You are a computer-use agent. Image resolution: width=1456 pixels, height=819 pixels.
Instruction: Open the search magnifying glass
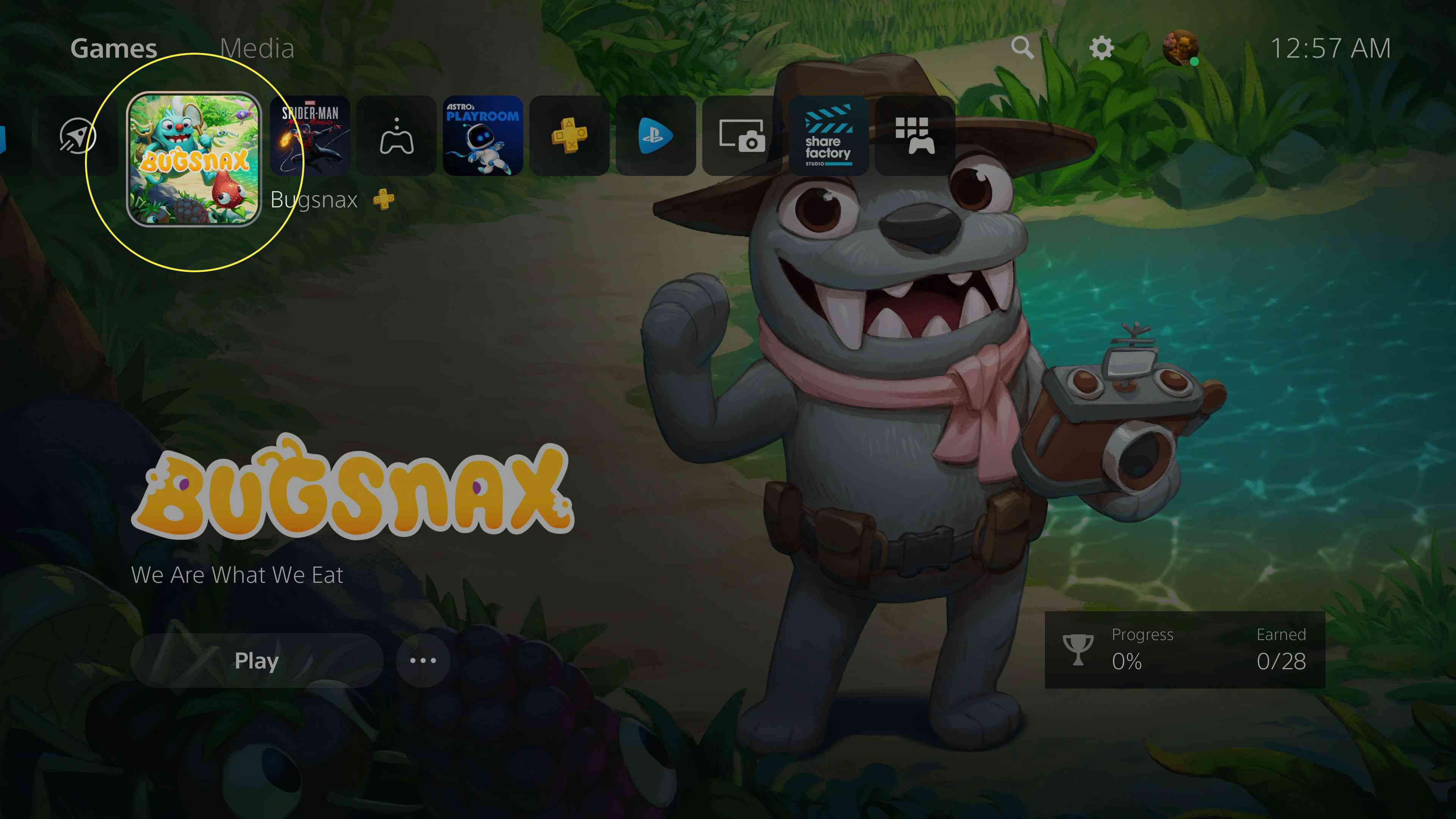[1022, 49]
